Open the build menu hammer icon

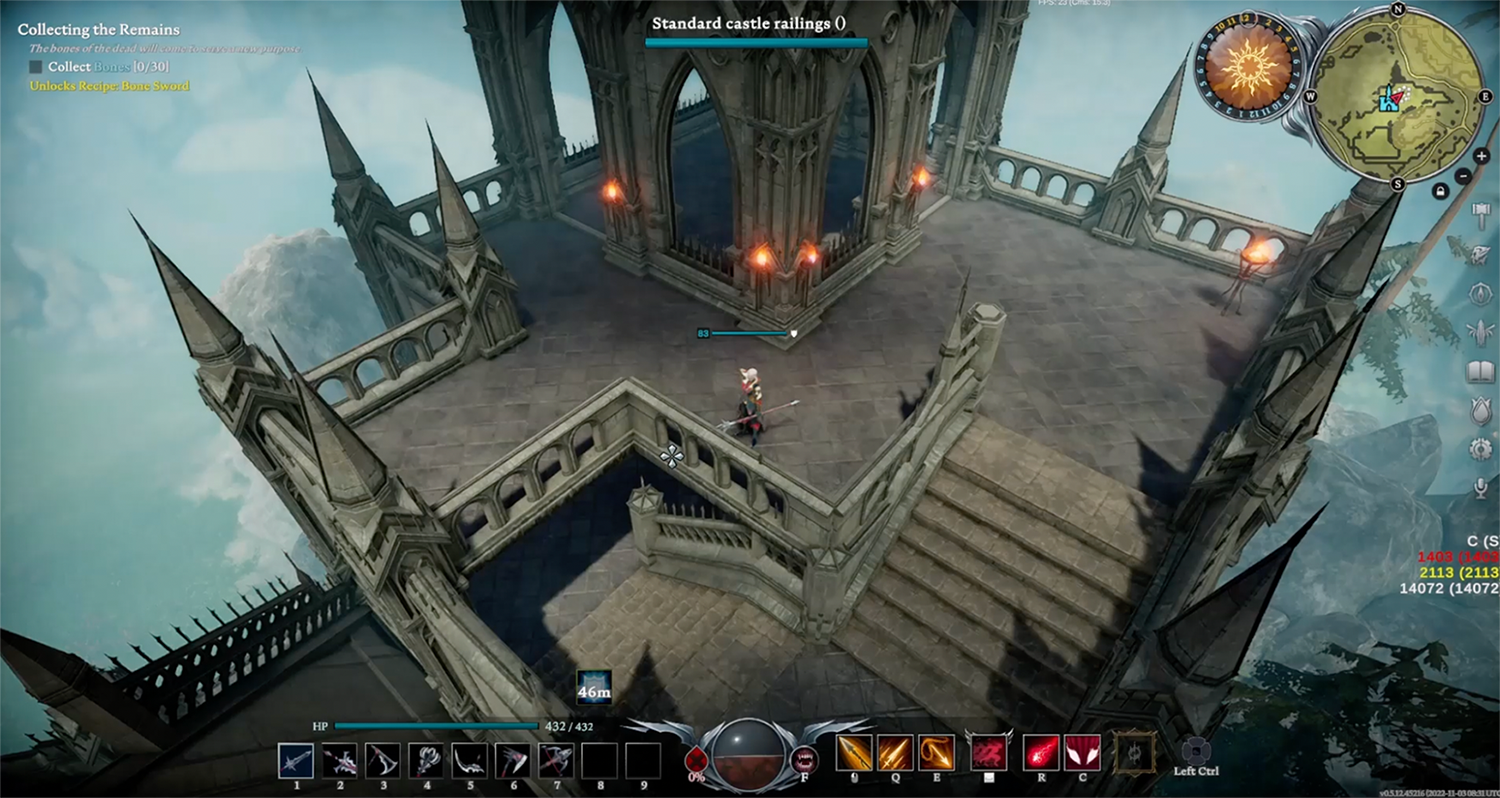(1482, 213)
